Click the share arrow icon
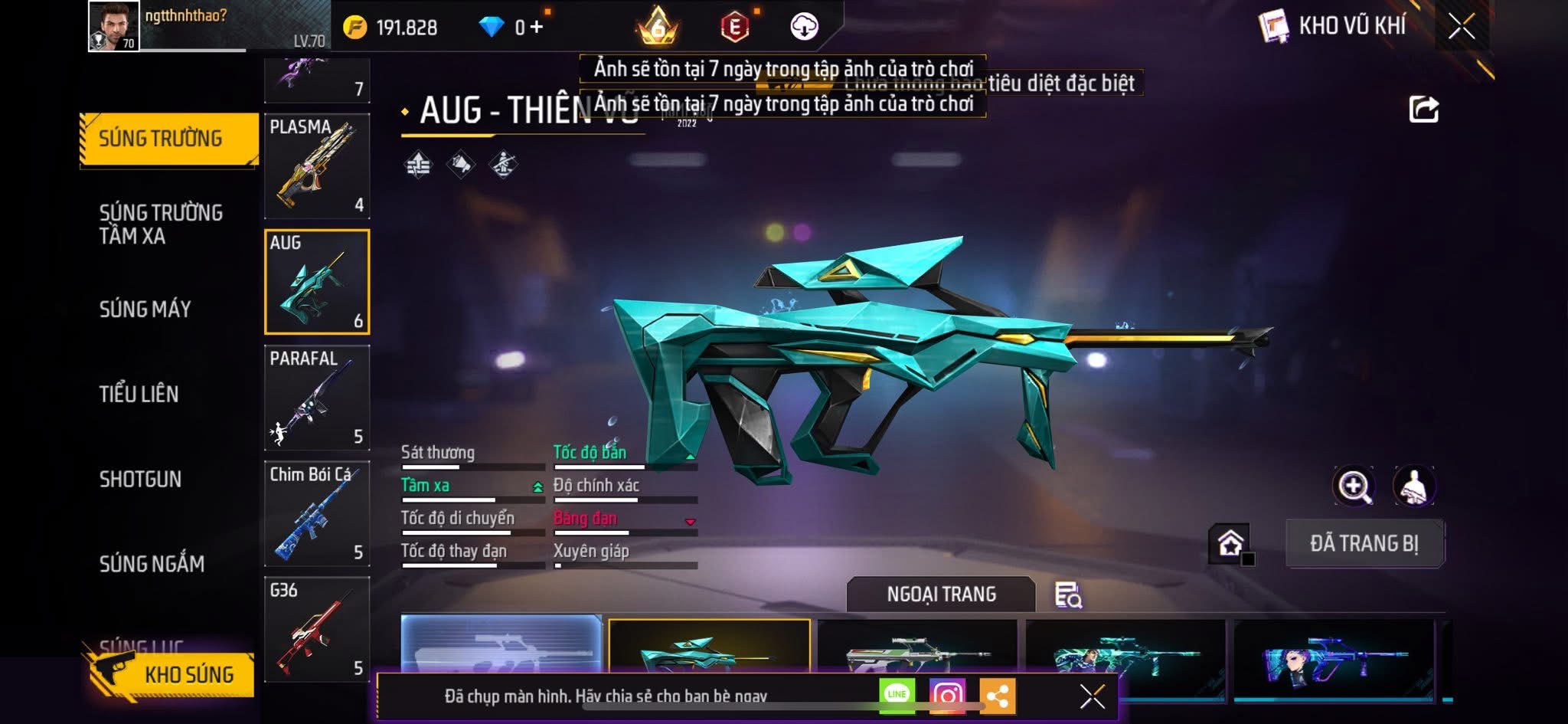The width and height of the screenshot is (1568, 724). click(x=1423, y=110)
